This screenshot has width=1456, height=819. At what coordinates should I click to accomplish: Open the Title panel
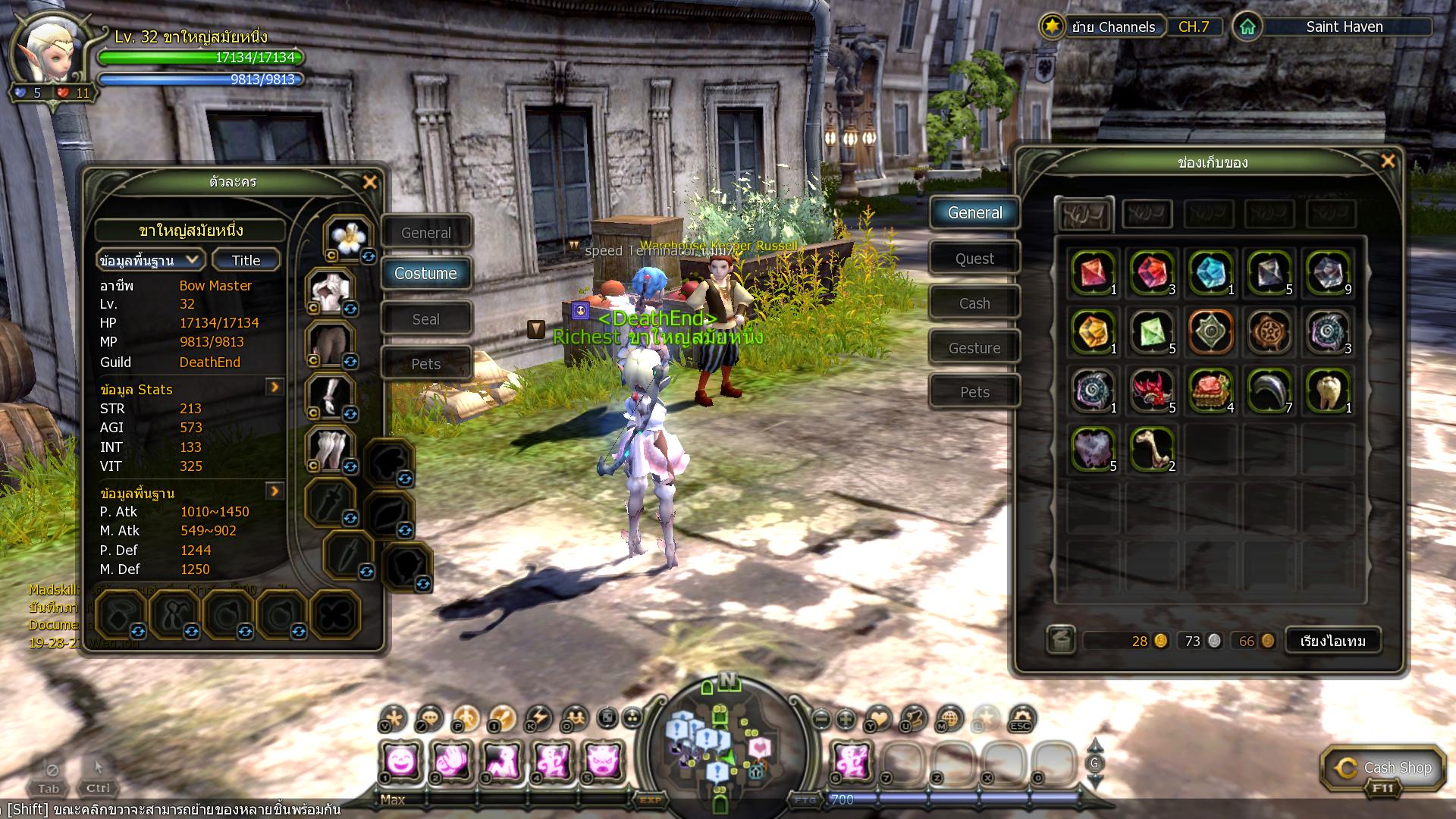coord(246,260)
